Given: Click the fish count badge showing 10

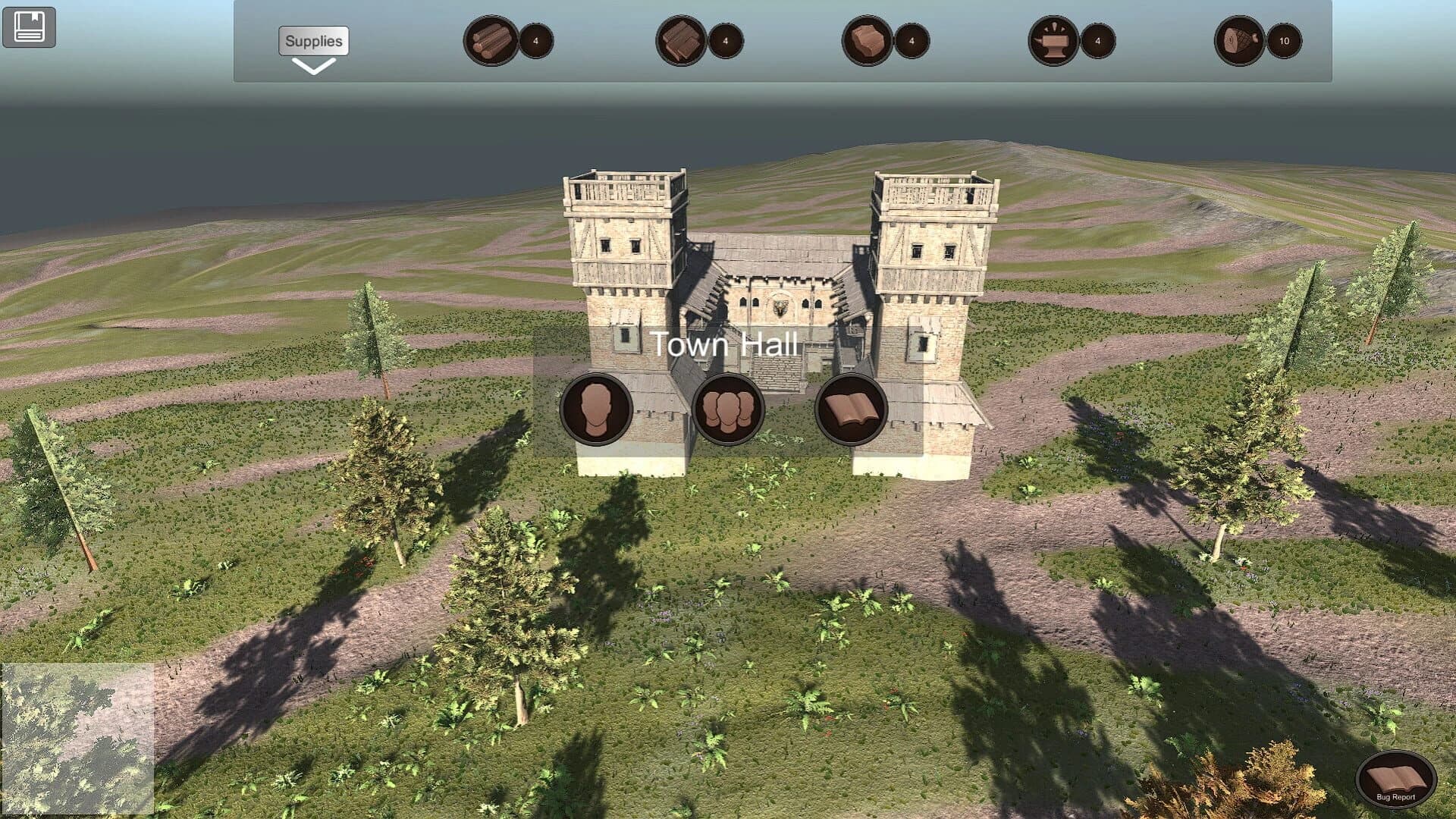Looking at the screenshot, I should click(x=1283, y=41).
